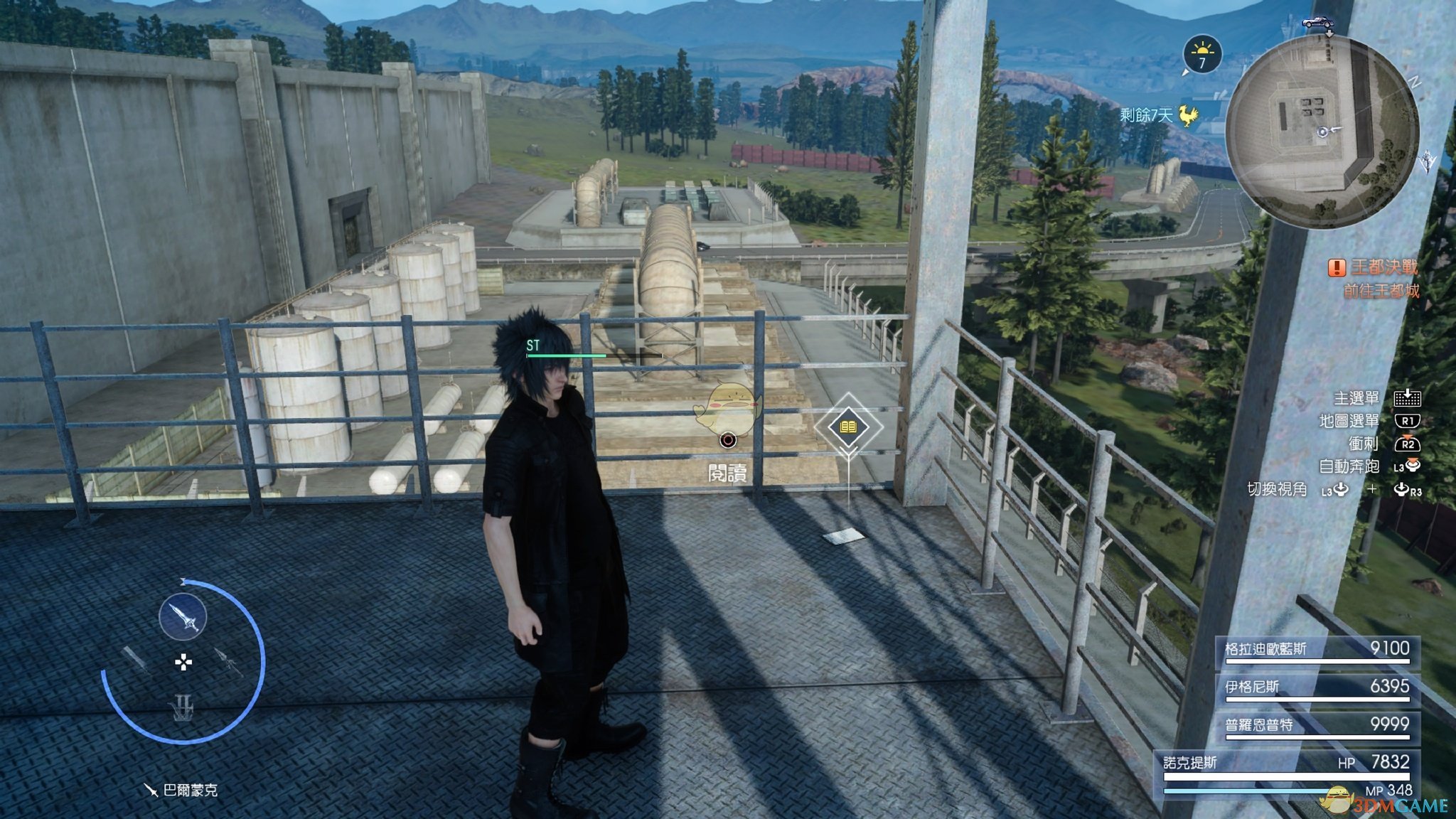Click the yellow book marker in the diamond
Image resolution: width=1456 pixels, height=819 pixels.
click(x=848, y=427)
